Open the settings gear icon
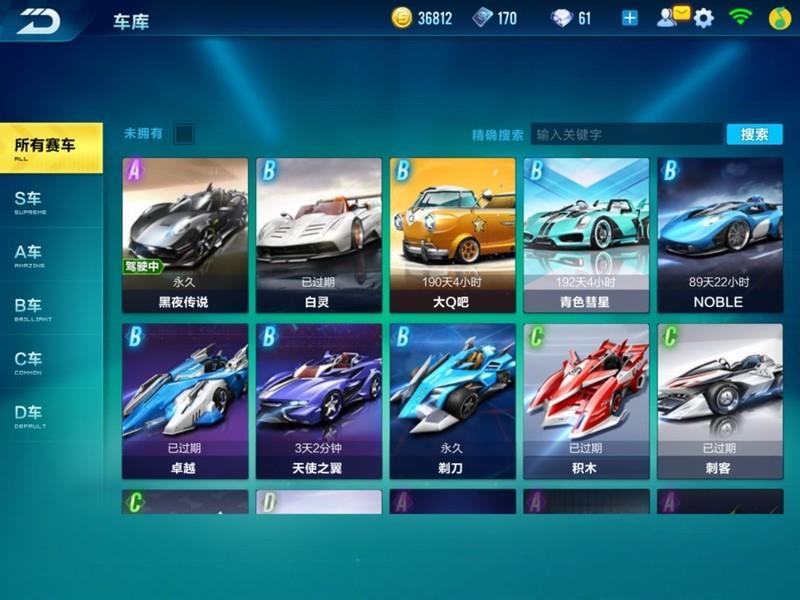Image resolution: width=800 pixels, height=600 pixels. point(704,18)
